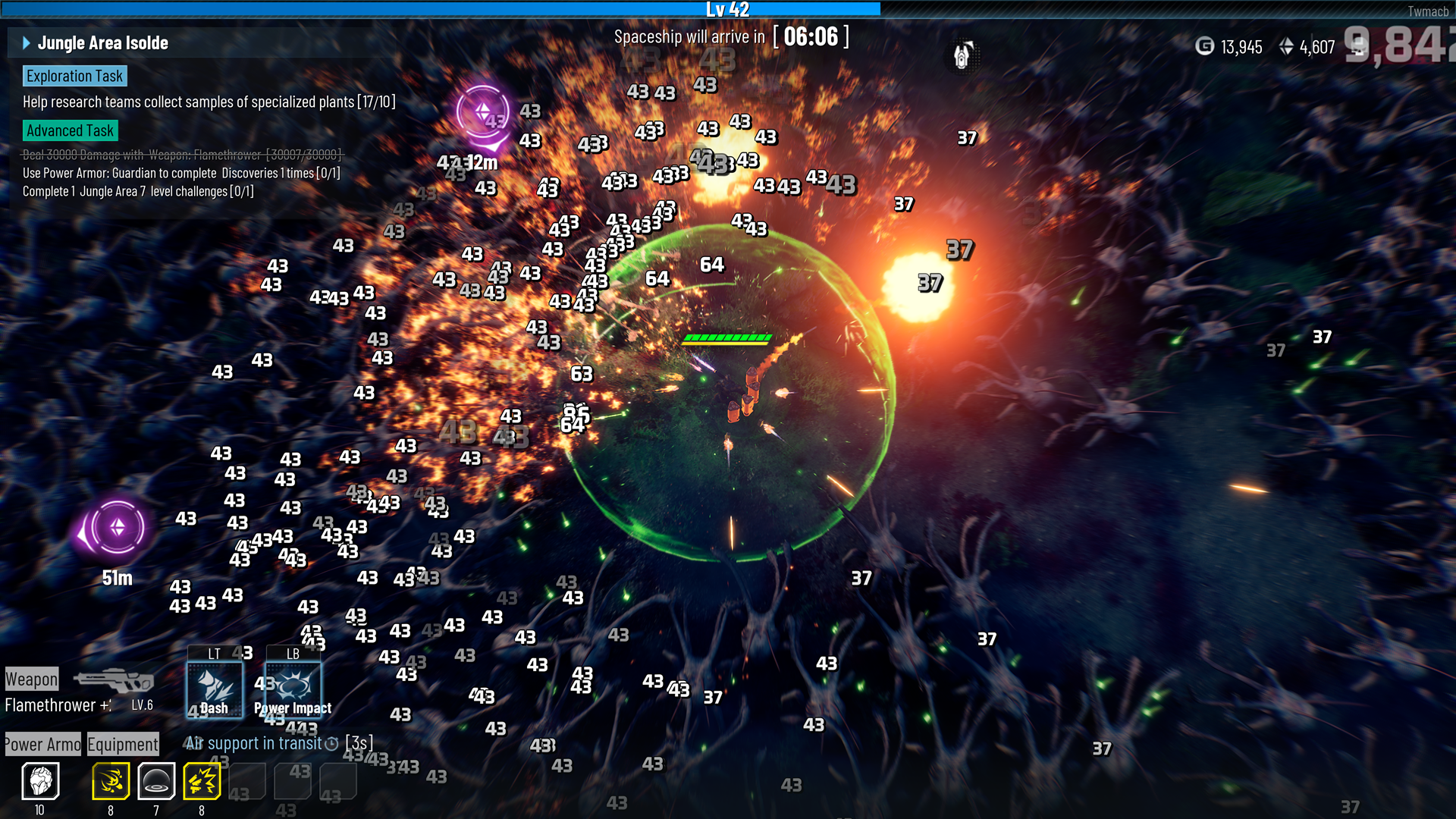Select the purple waypoint marker showing 12m

point(483,114)
